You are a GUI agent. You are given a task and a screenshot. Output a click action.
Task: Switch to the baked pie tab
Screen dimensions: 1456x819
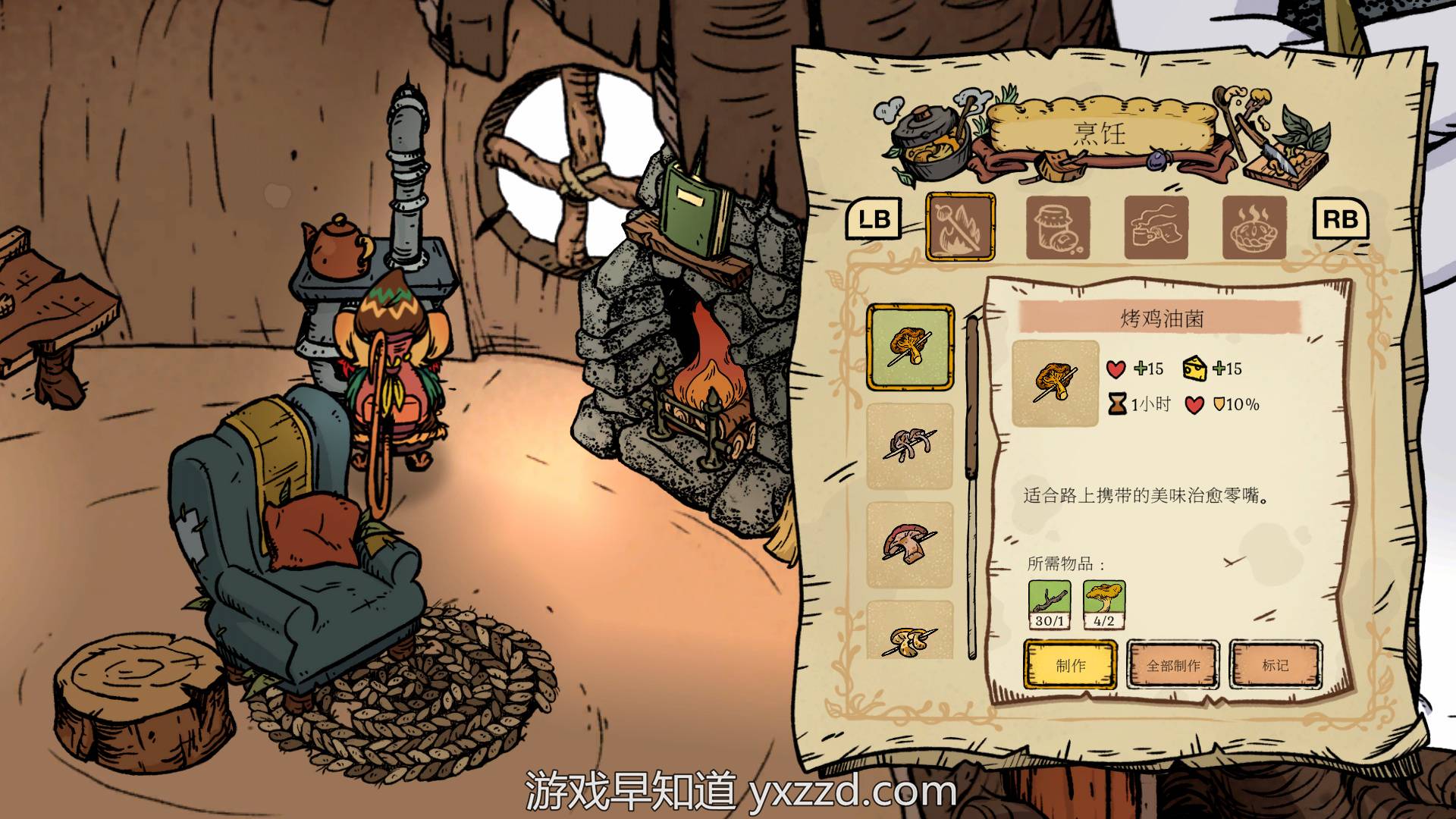pos(1254,227)
